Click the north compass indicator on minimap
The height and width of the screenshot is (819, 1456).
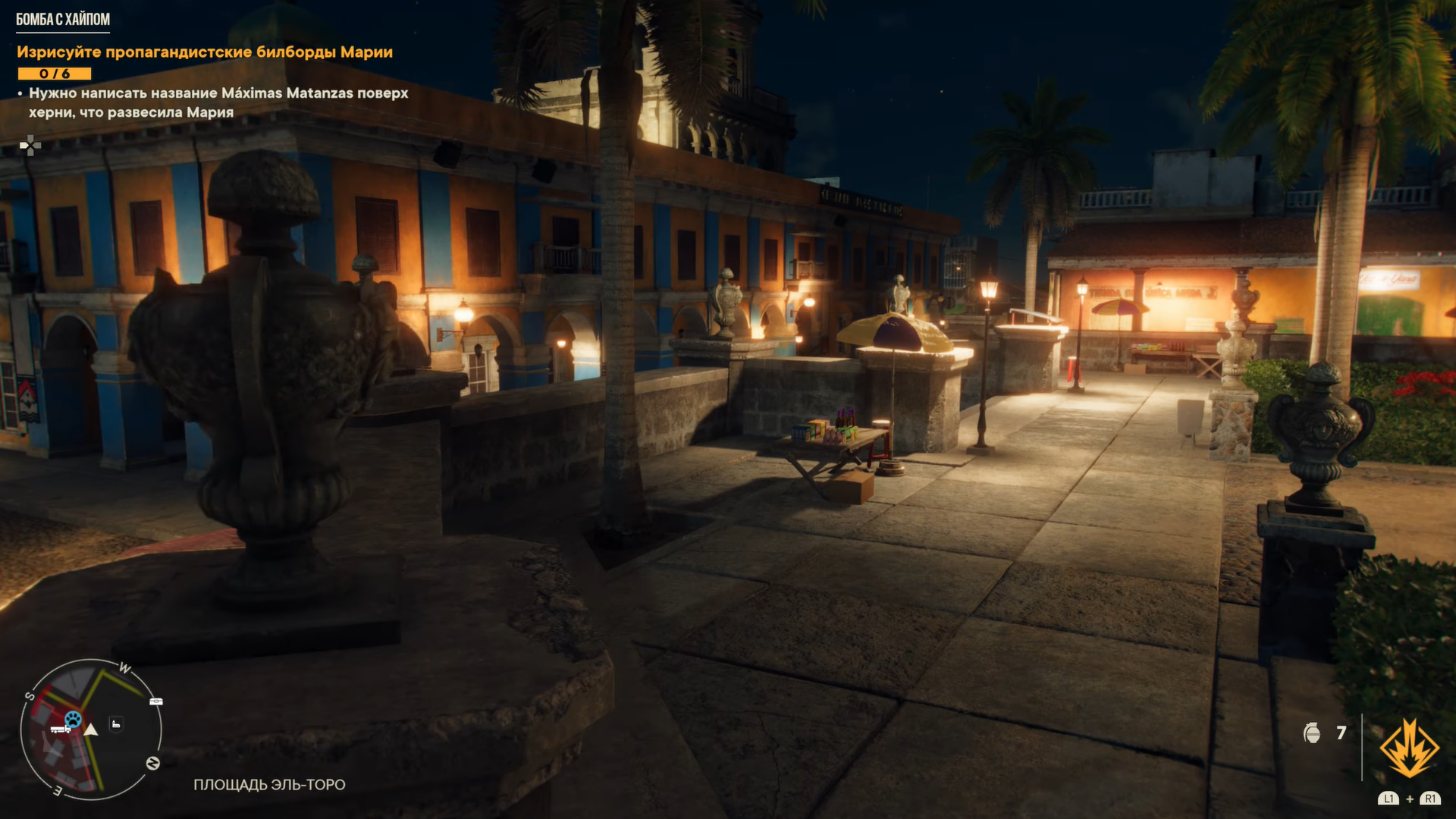pos(152,763)
